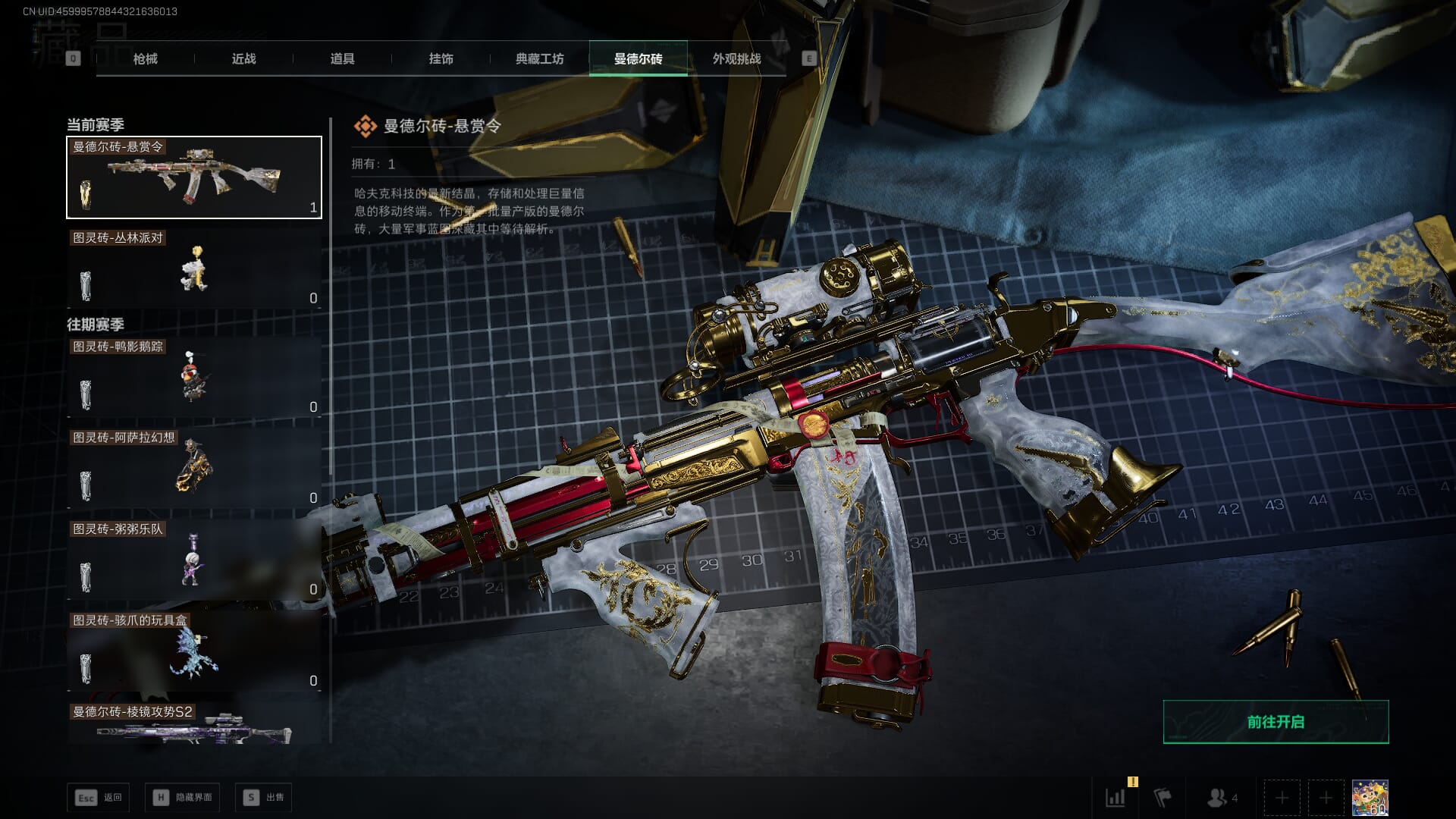The image size is (1456, 819).
Task: Choose the 图灵砖-粥粥乐队 entry
Action: [x=194, y=560]
